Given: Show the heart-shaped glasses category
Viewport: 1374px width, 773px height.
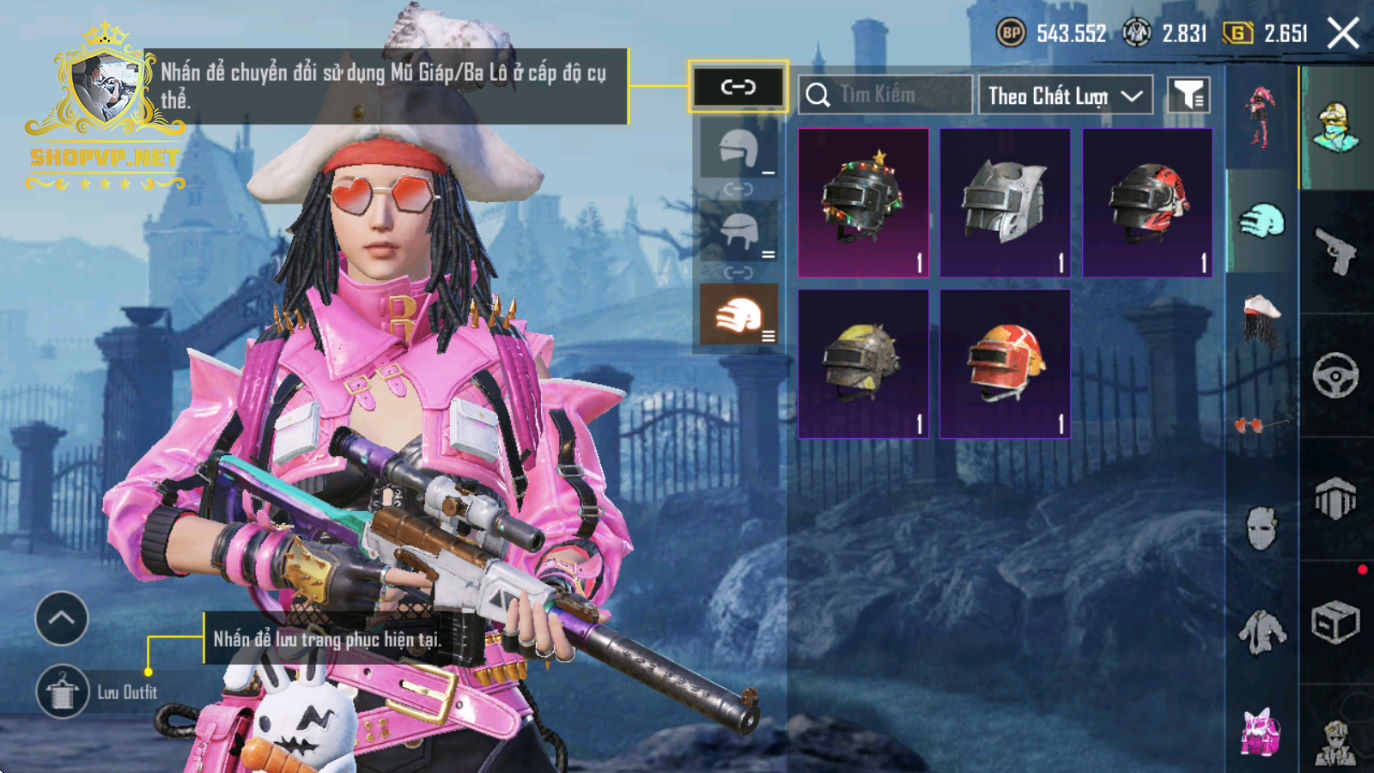Looking at the screenshot, I should click(x=1261, y=425).
